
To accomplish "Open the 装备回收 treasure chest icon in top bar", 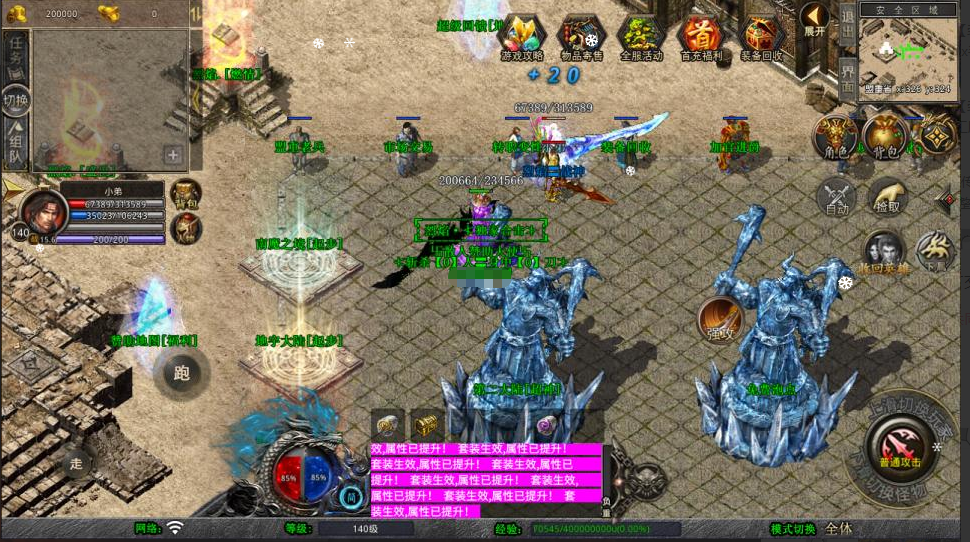I will [x=762, y=38].
